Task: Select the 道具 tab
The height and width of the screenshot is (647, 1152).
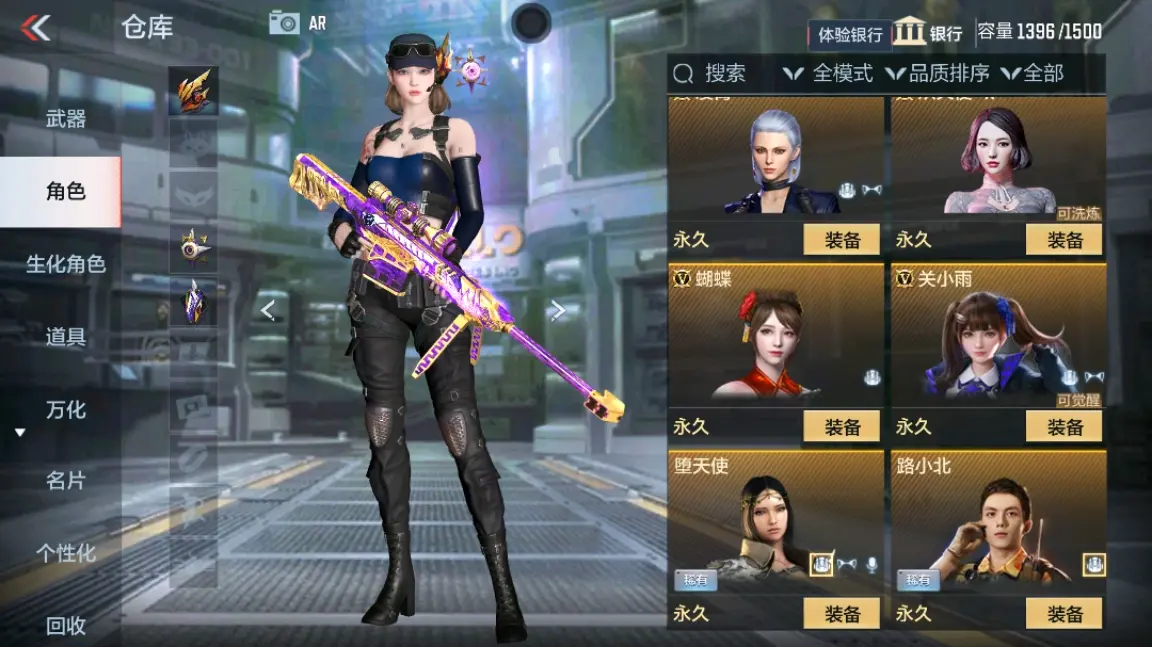Action: pos(66,337)
